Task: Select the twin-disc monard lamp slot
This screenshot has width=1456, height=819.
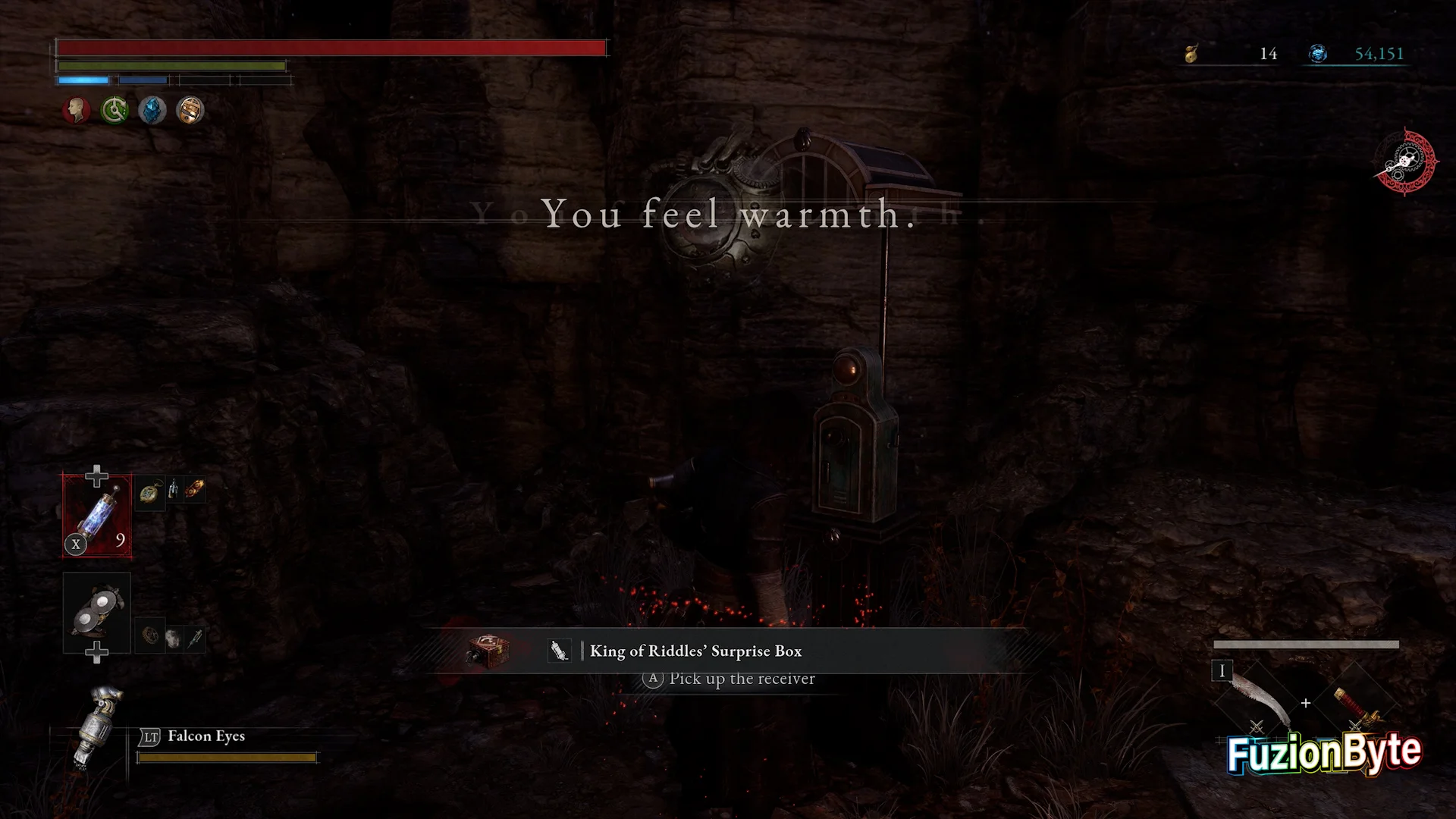Action: coord(97,611)
